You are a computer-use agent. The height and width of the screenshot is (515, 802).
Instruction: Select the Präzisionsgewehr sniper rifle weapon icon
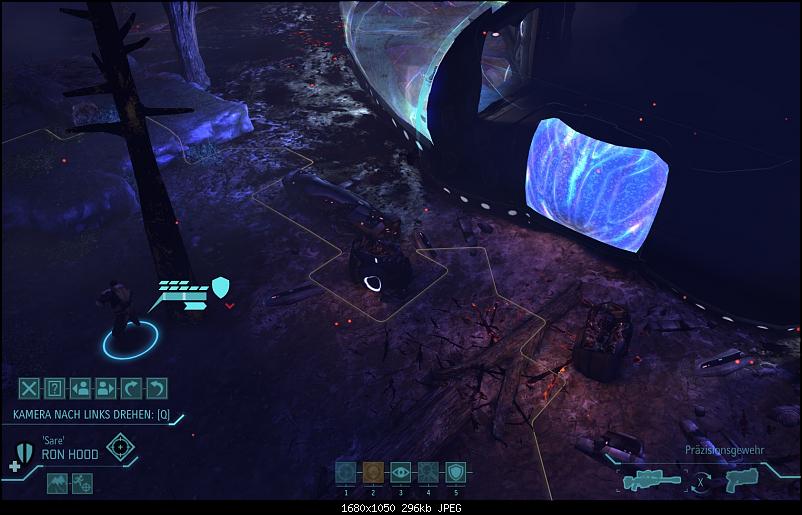(x=650, y=480)
